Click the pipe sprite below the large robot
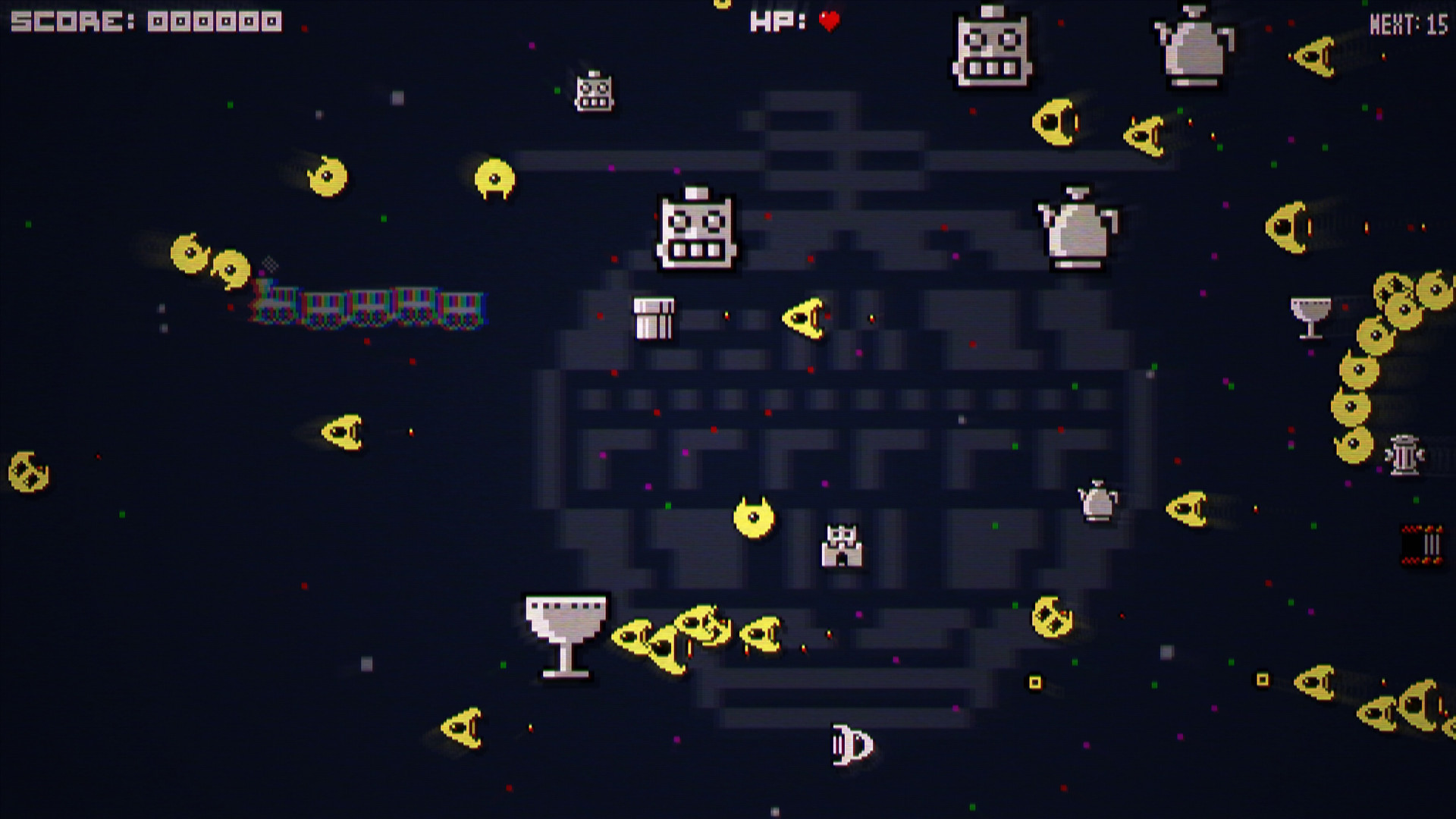This screenshot has width=1456, height=819. pyautogui.click(x=655, y=318)
